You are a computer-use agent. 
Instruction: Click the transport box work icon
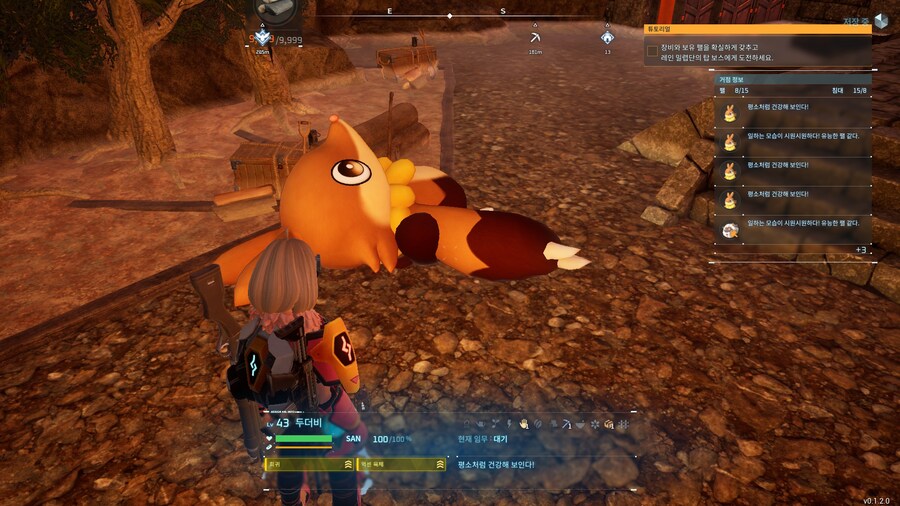608,424
